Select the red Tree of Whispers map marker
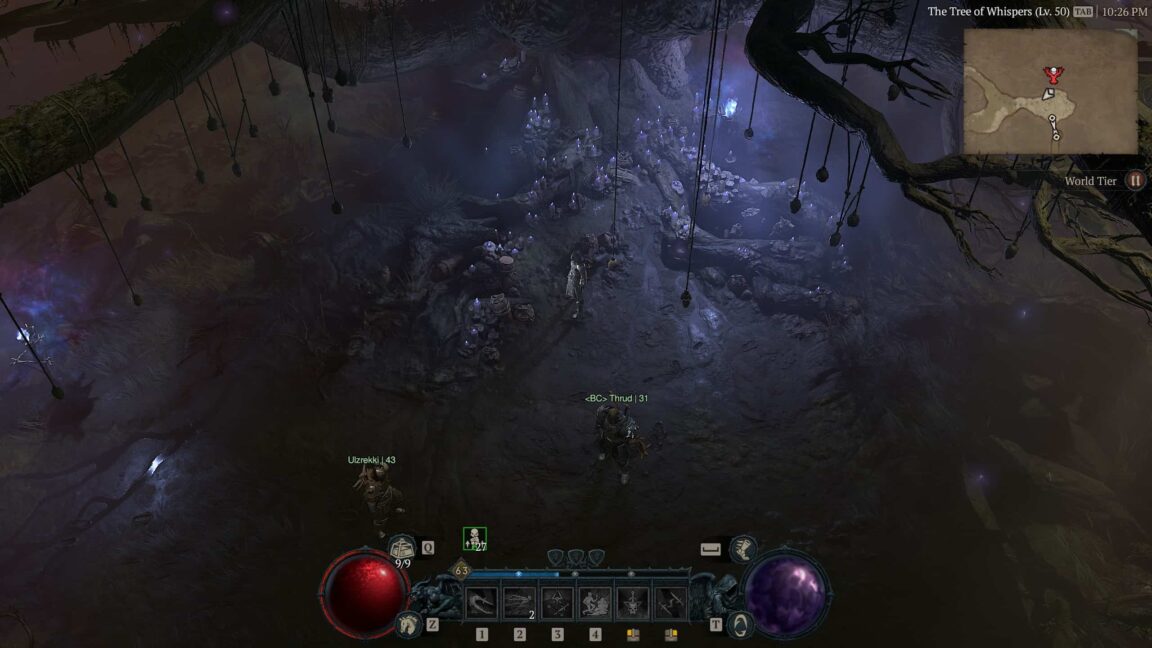The width and height of the screenshot is (1152, 648). (x=1050, y=73)
